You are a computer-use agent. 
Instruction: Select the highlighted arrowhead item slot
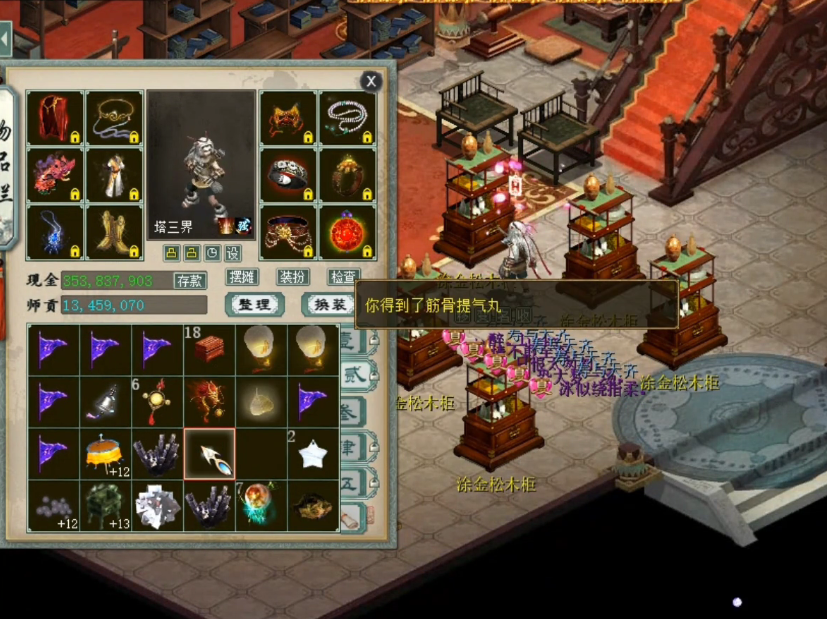point(209,453)
